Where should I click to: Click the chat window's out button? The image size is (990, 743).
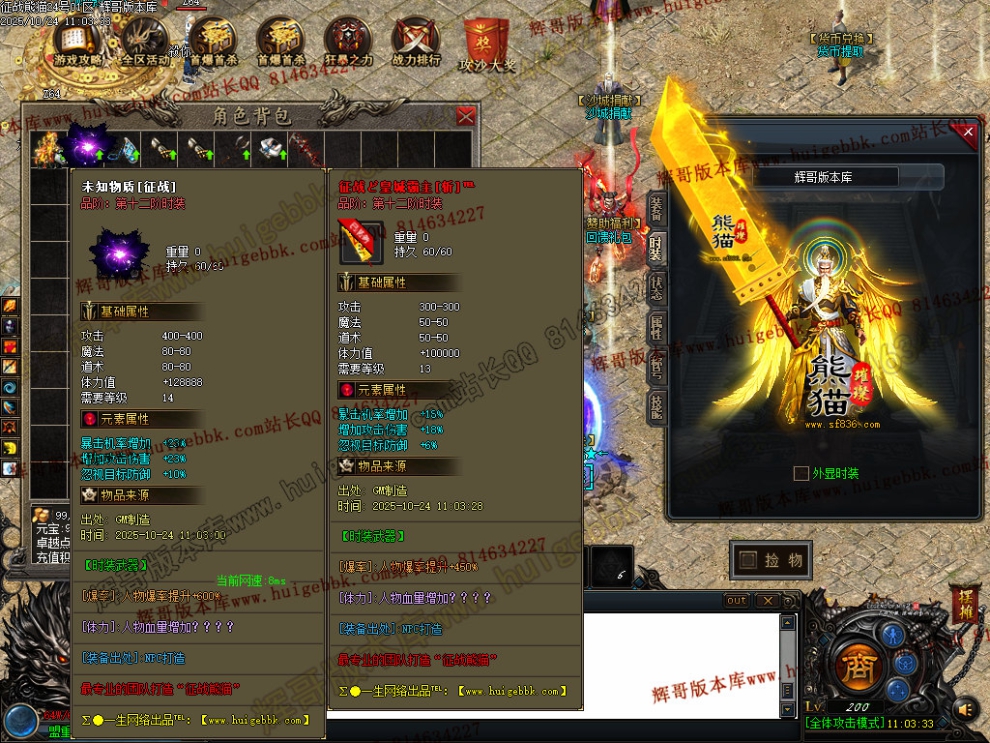736,601
